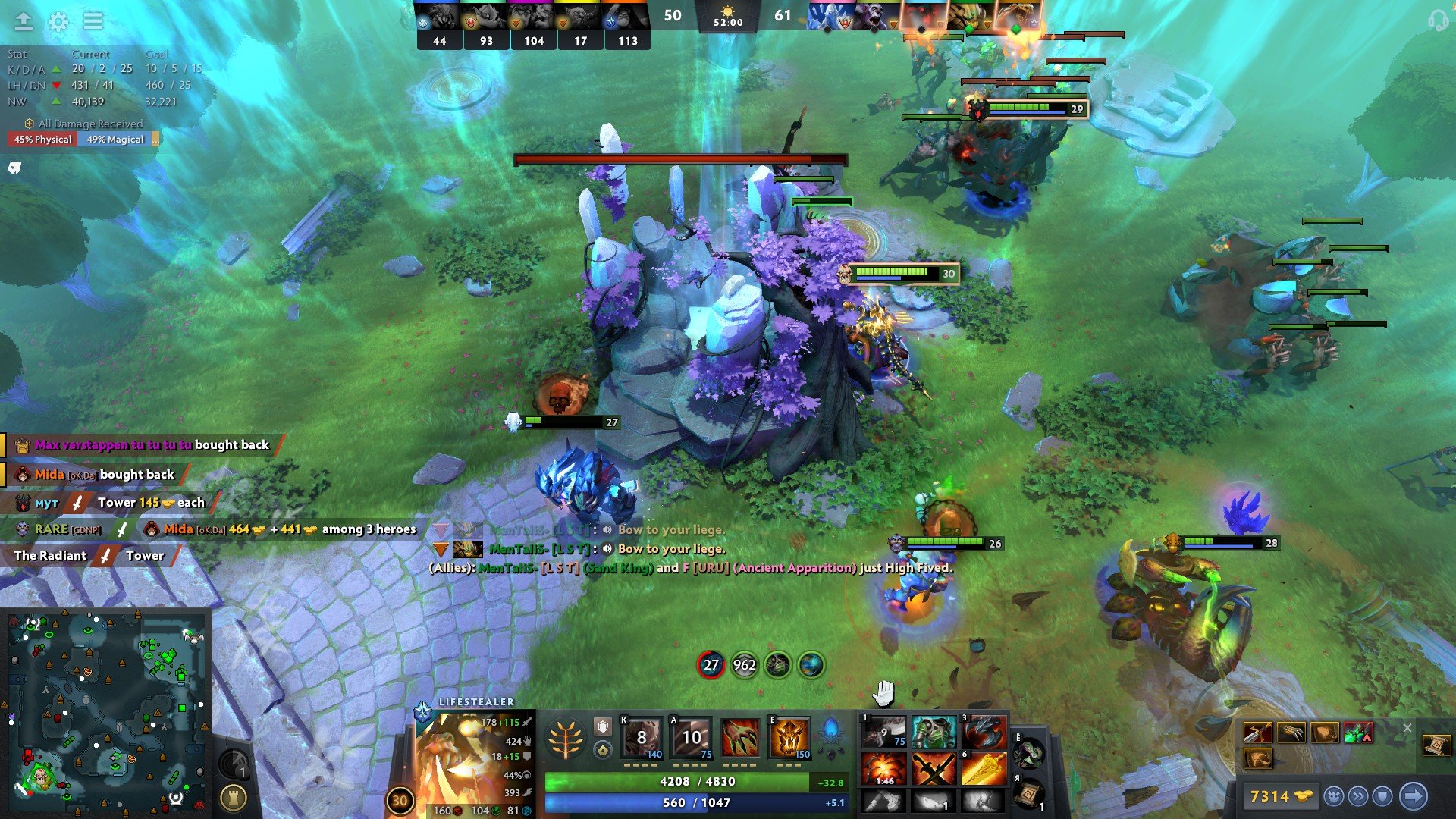1456x819 pixels.
Task: Open the hamburger scoreboard menu
Action: click(x=93, y=21)
